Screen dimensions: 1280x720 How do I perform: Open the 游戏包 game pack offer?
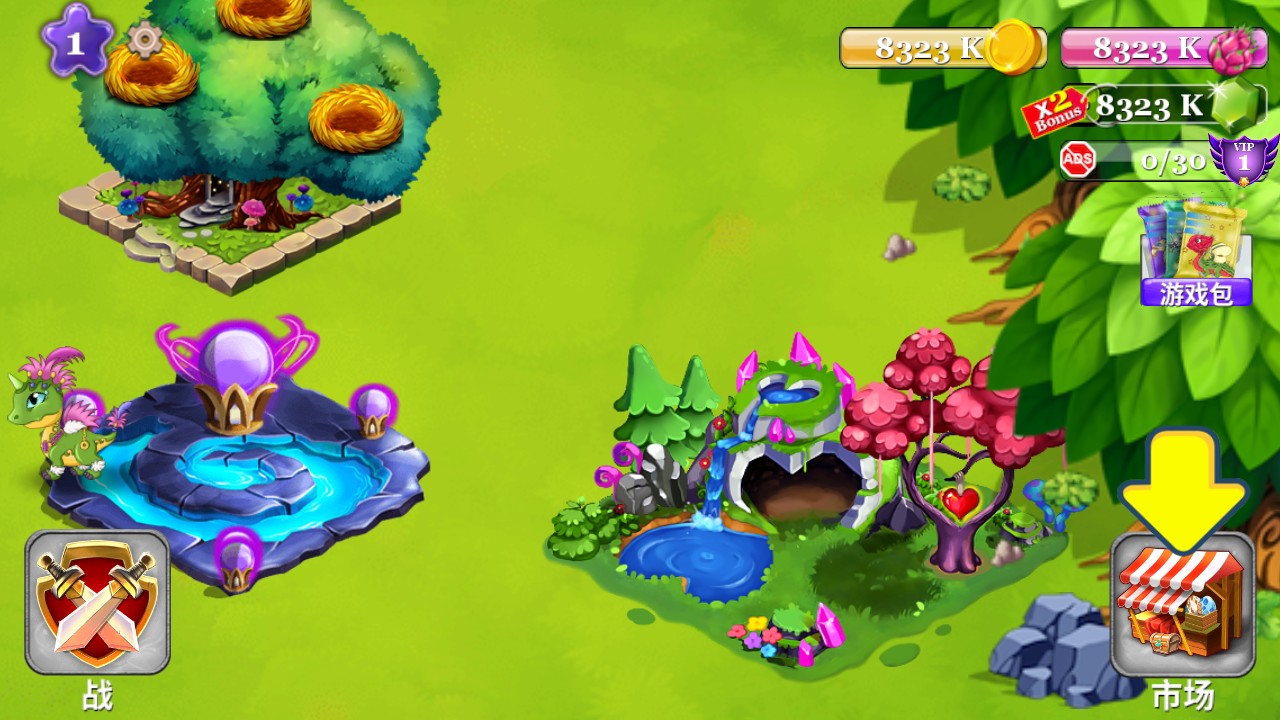coord(1196,254)
